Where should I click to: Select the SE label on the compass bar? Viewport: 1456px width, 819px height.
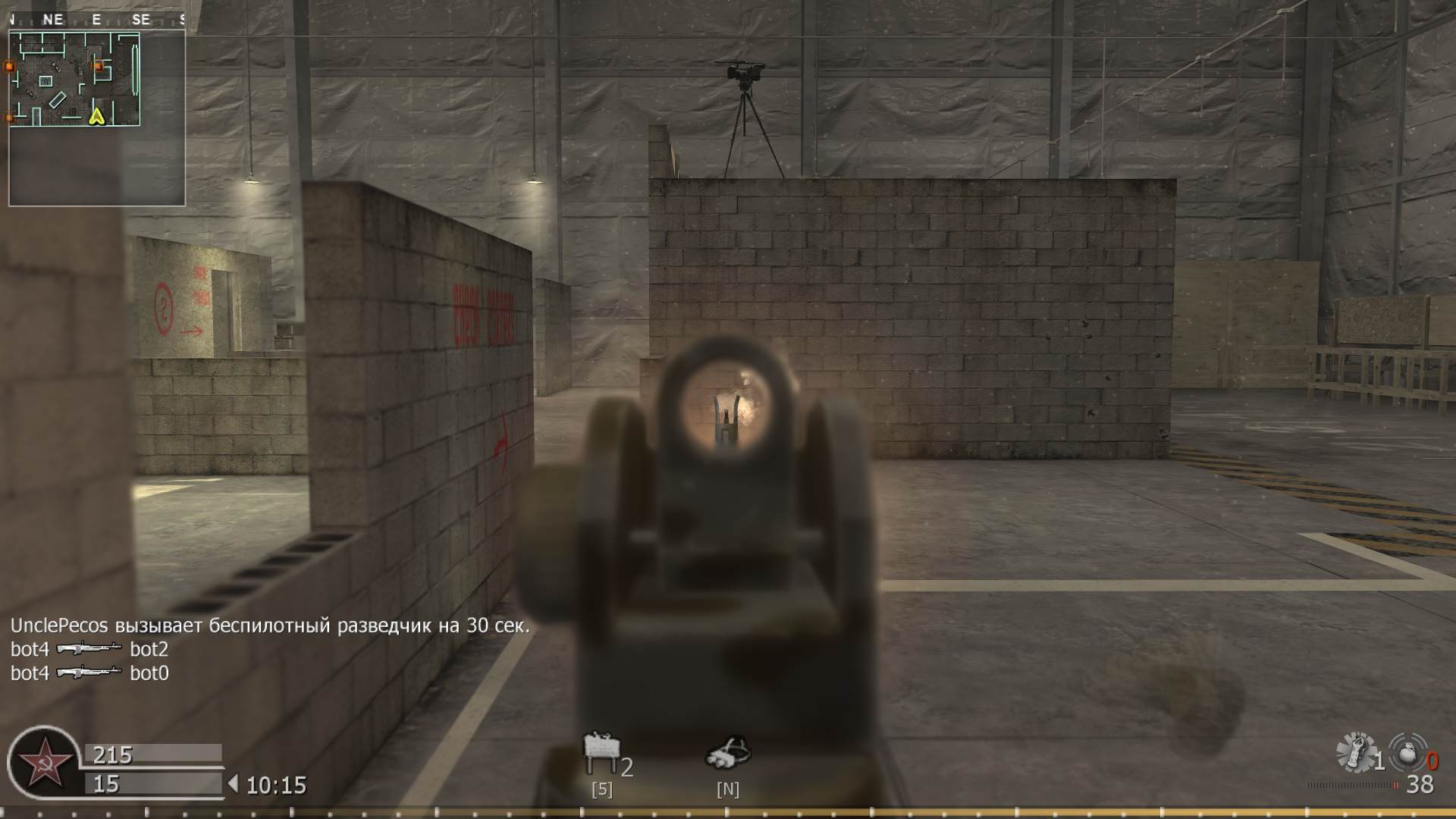140,19
